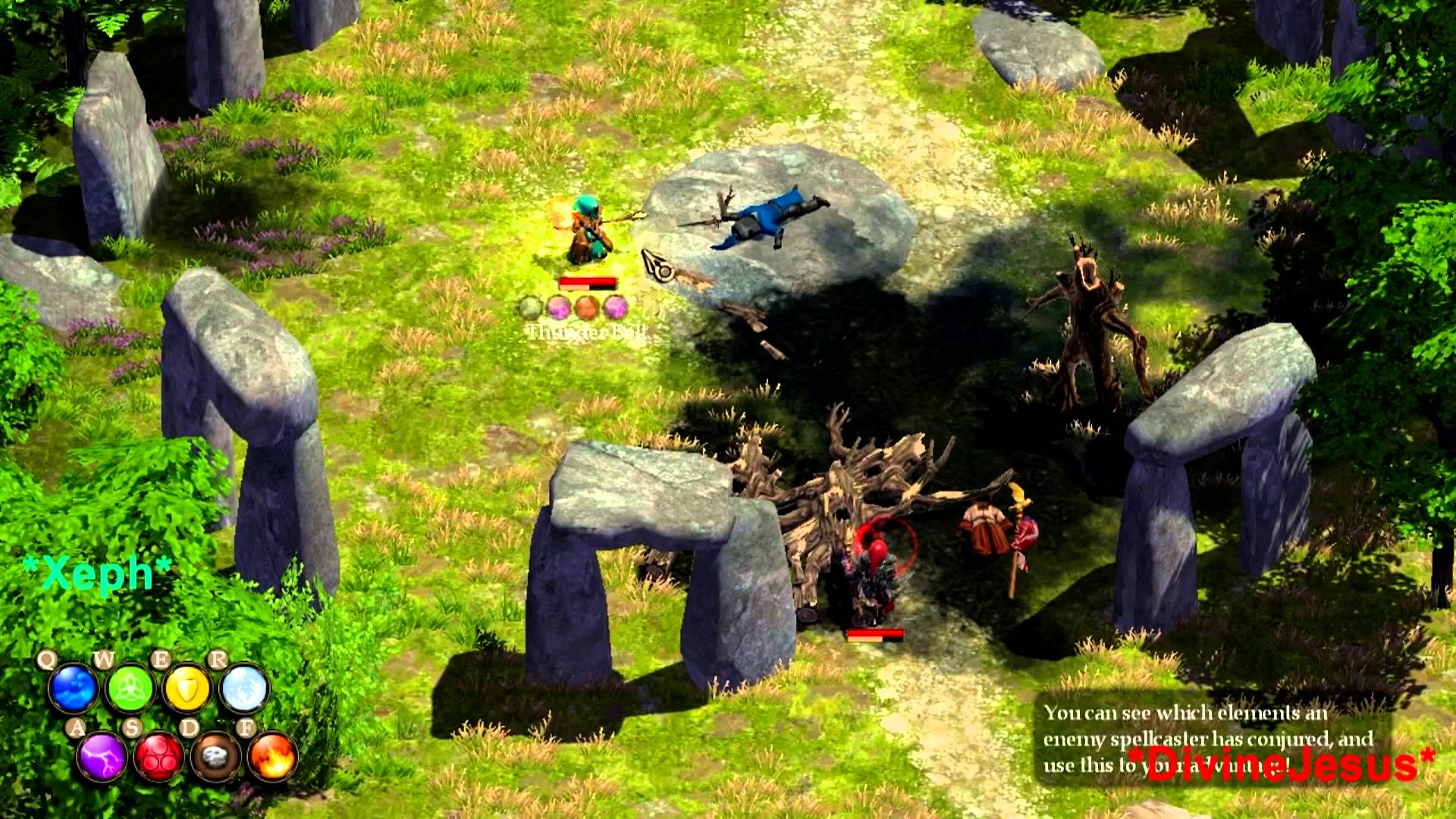Choose the green Life element orb

tap(130, 689)
